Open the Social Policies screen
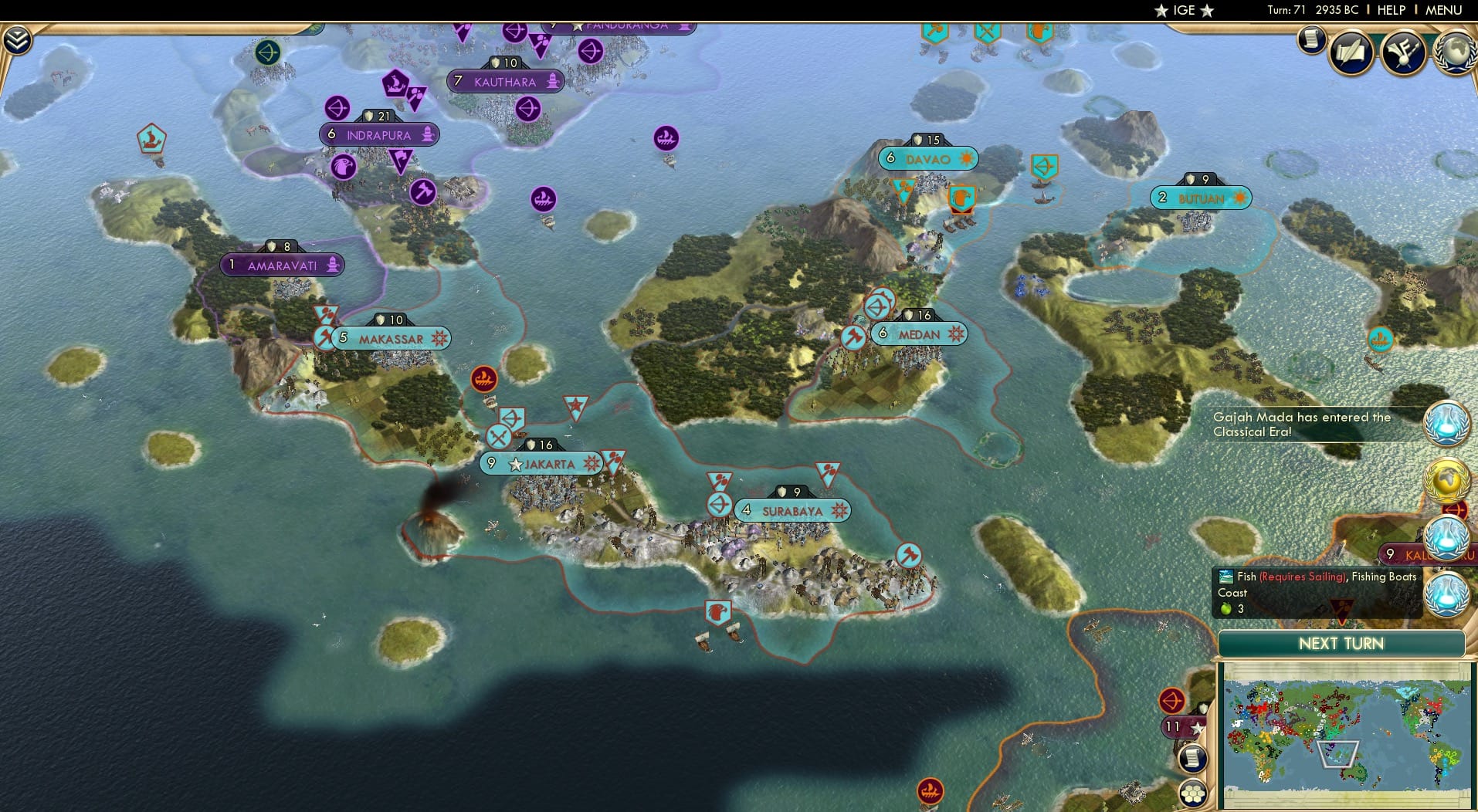Viewport: 1478px width, 812px height. coord(1351,52)
